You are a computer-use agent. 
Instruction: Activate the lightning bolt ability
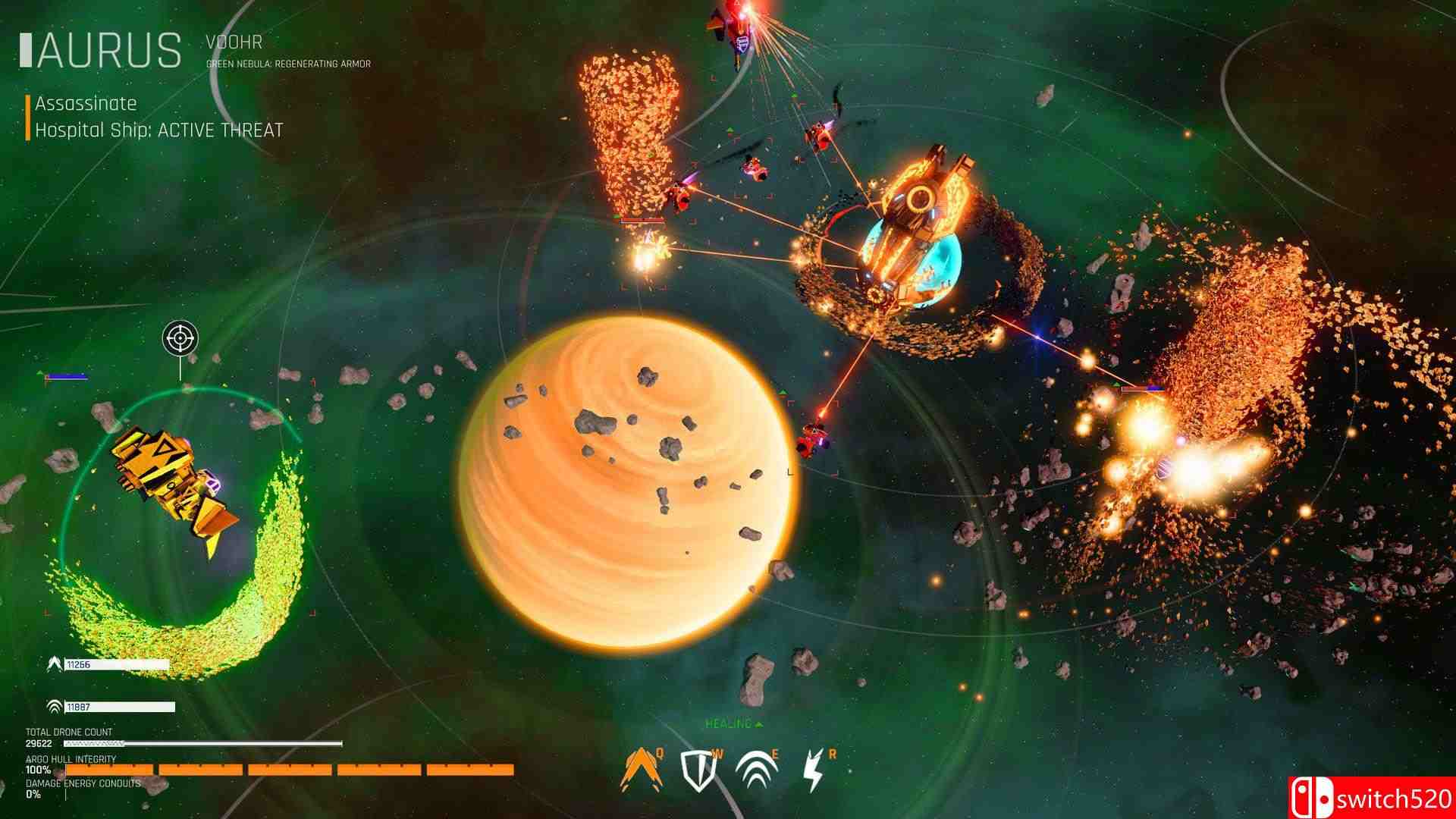[x=814, y=770]
